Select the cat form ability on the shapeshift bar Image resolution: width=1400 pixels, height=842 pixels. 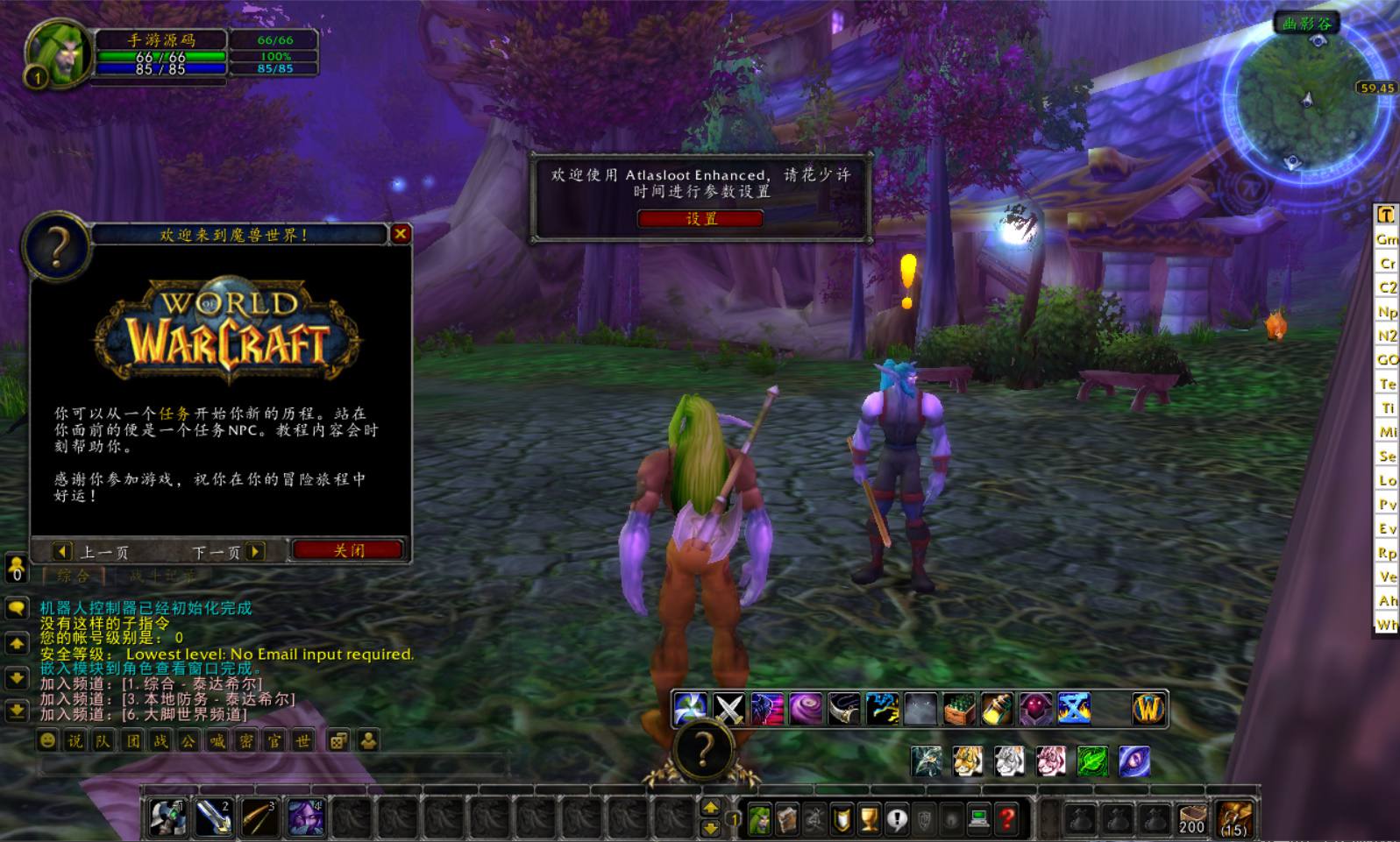pyautogui.click(x=967, y=760)
